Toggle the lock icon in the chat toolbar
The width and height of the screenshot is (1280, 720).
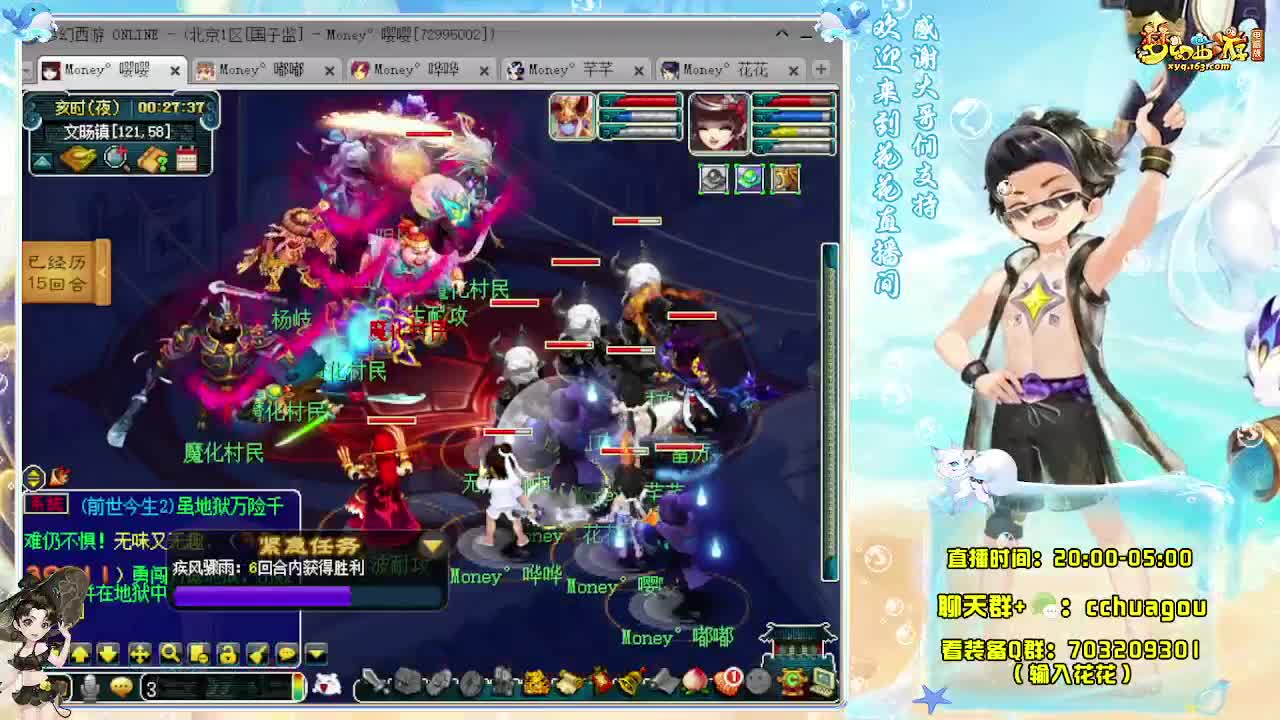[x=227, y=654]
